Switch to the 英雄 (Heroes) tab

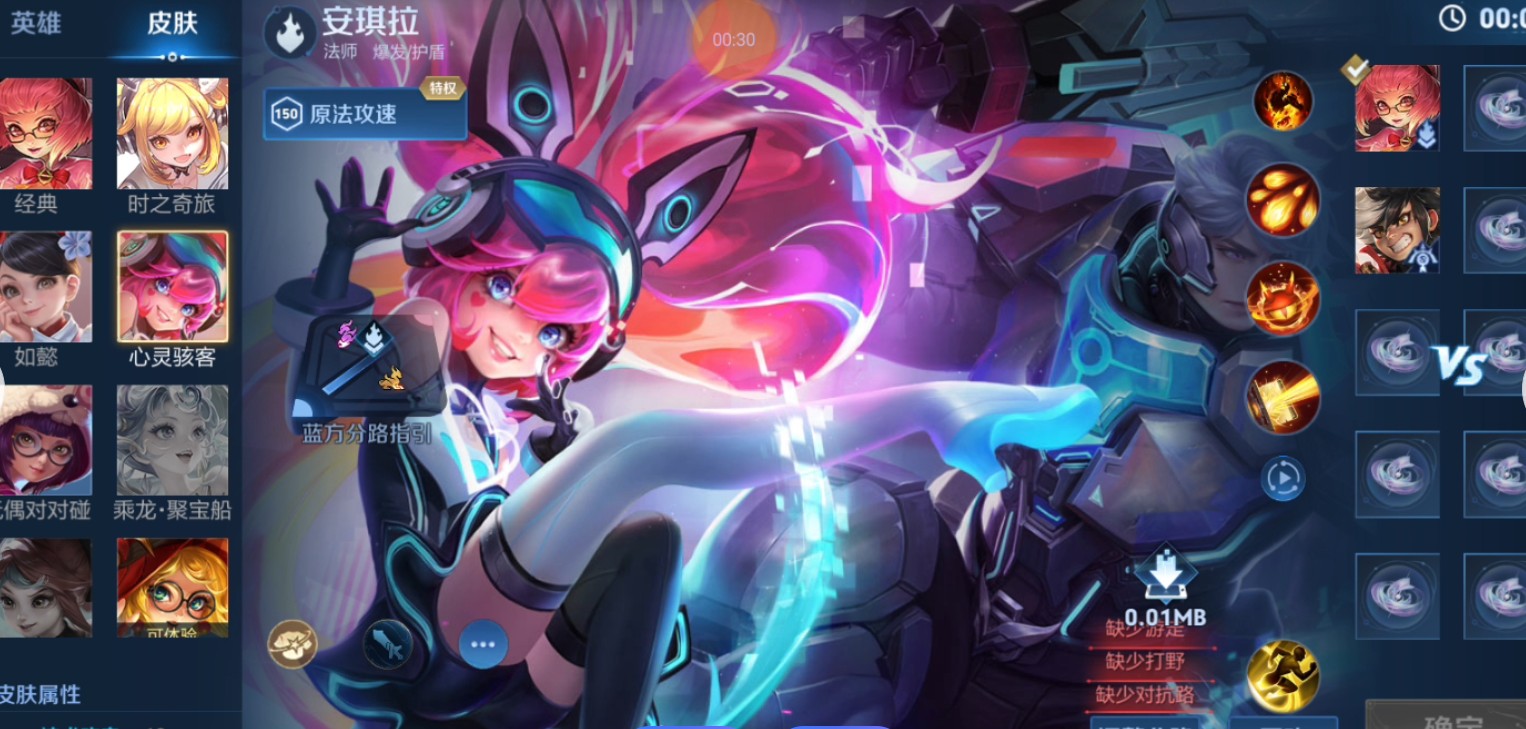point(36,24)
